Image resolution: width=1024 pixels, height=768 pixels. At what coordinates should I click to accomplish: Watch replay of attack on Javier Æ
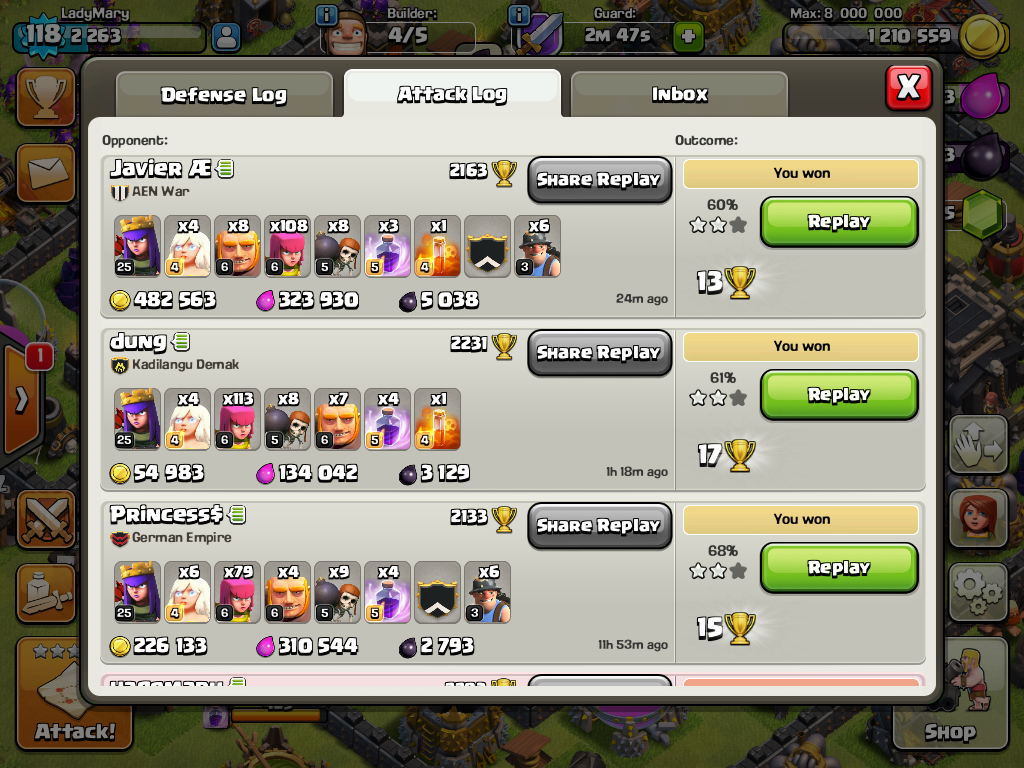pos(838,222)
